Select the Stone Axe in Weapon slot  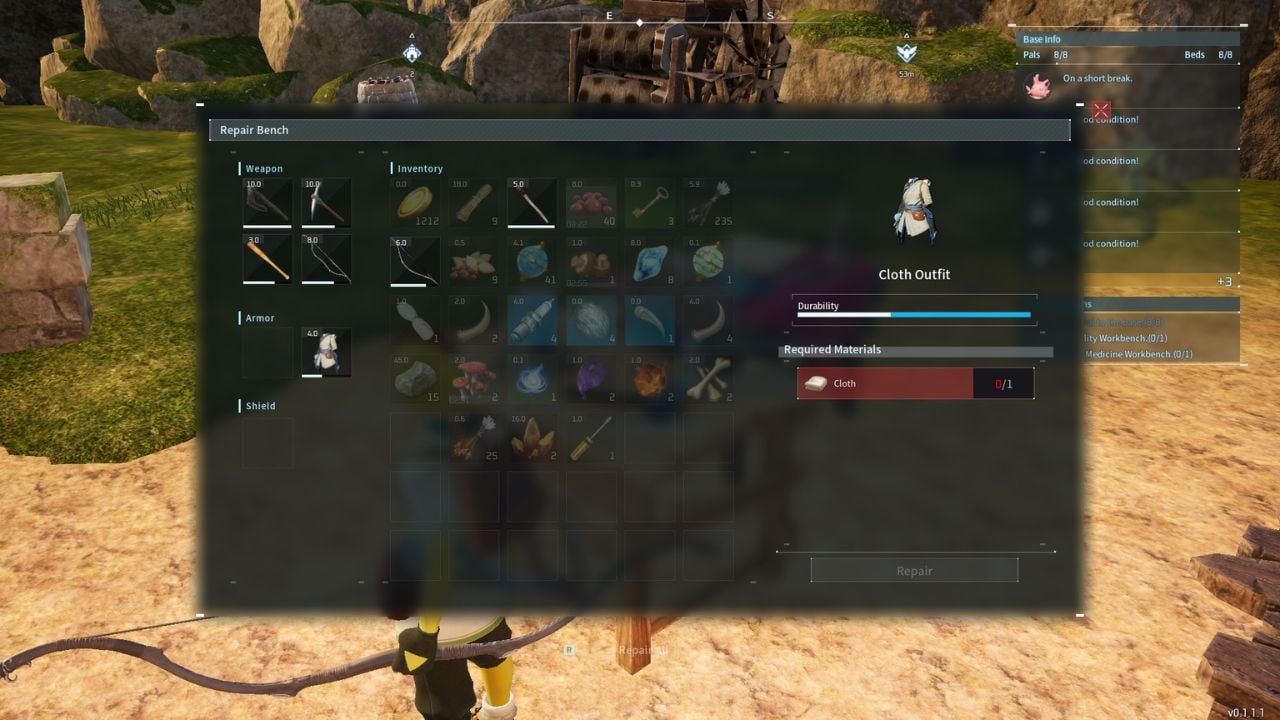[x=266, y=203]
